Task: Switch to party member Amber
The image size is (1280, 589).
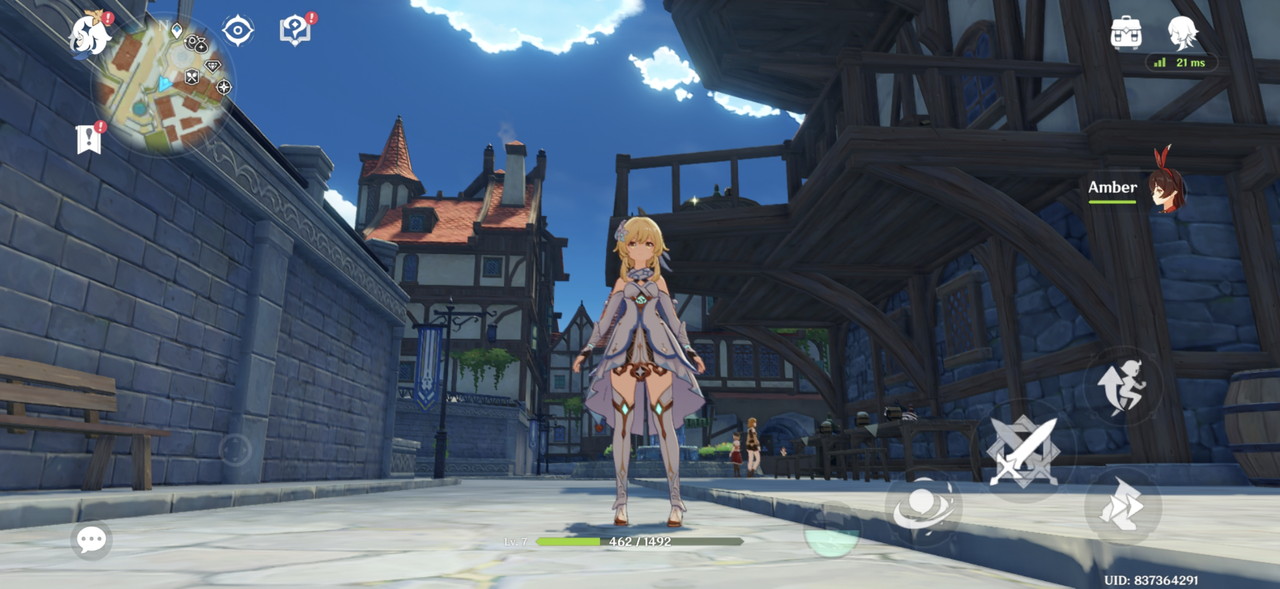Action: [1165, 188]
